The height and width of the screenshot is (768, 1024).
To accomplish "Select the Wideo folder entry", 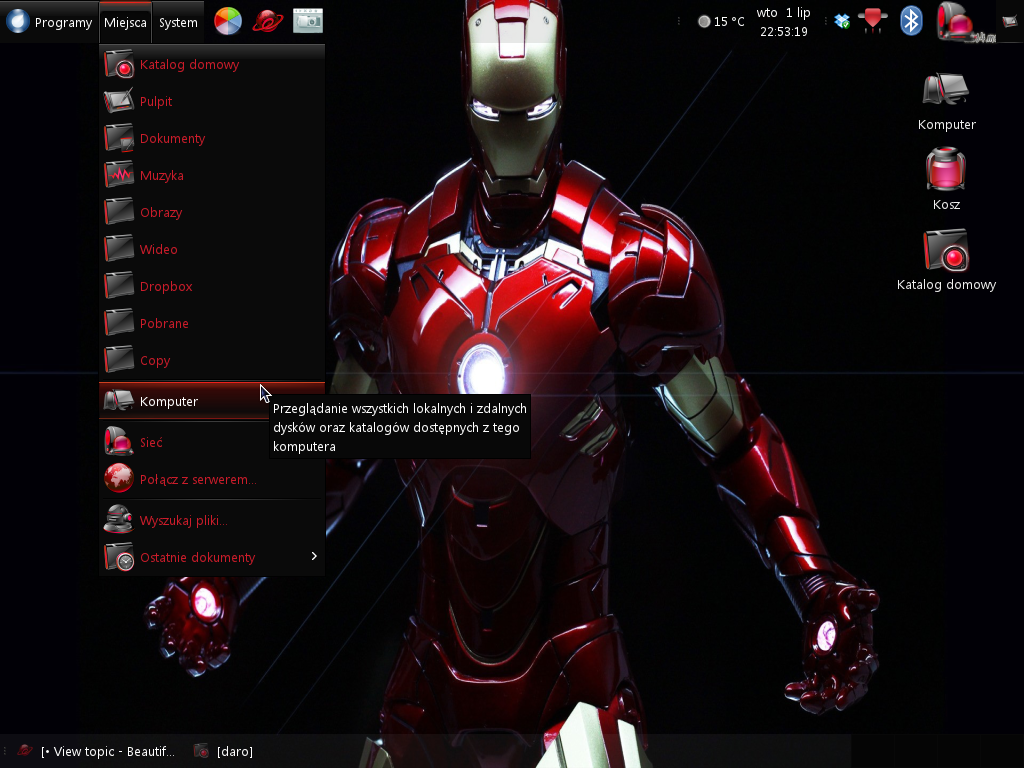I will [158, 250].
